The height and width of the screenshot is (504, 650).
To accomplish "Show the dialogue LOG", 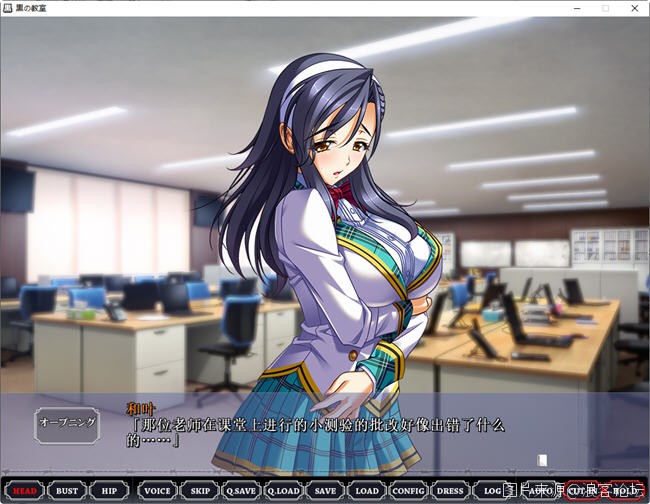I will point(492,491).
